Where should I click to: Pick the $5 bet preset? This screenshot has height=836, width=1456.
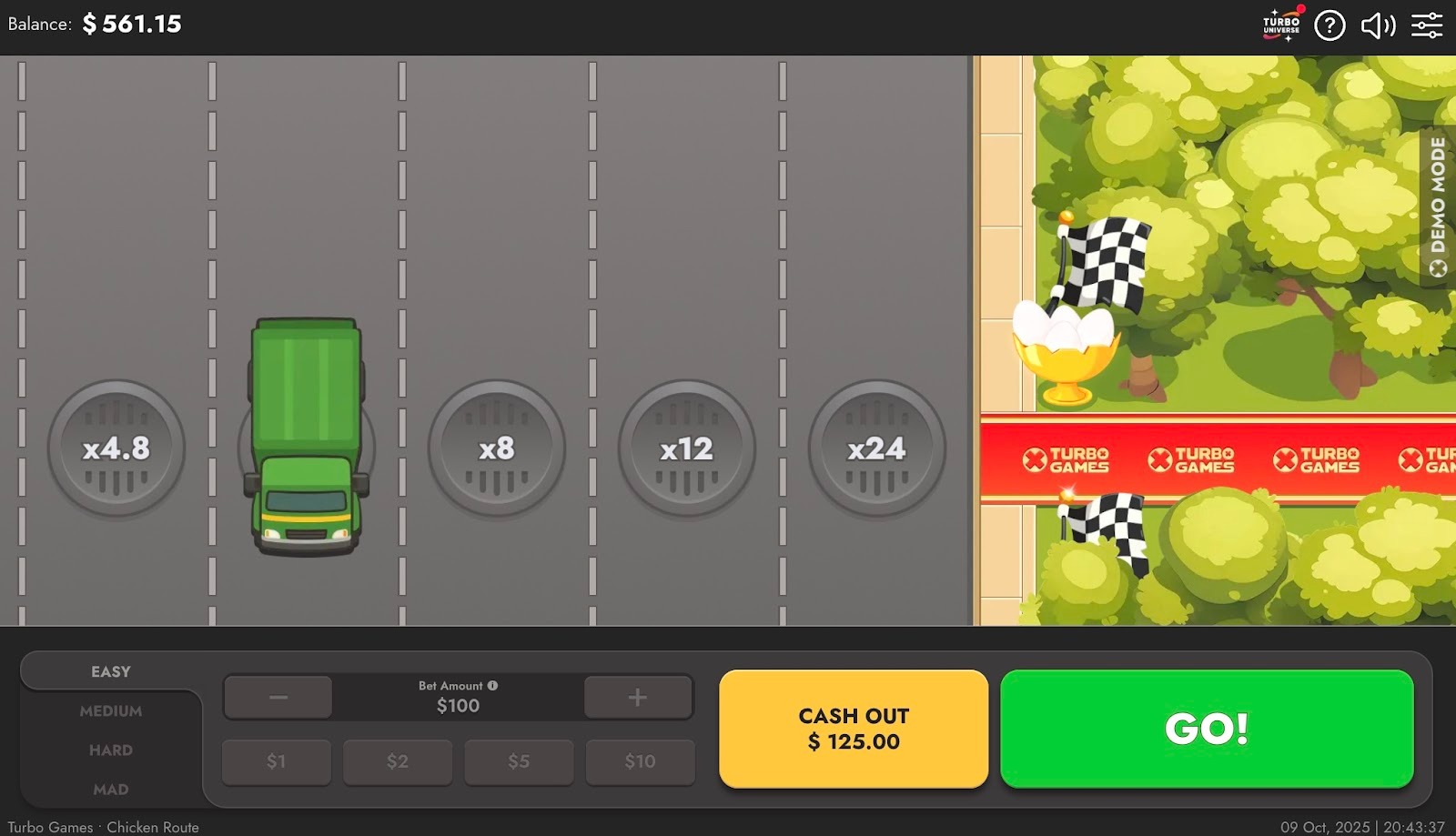519,761
